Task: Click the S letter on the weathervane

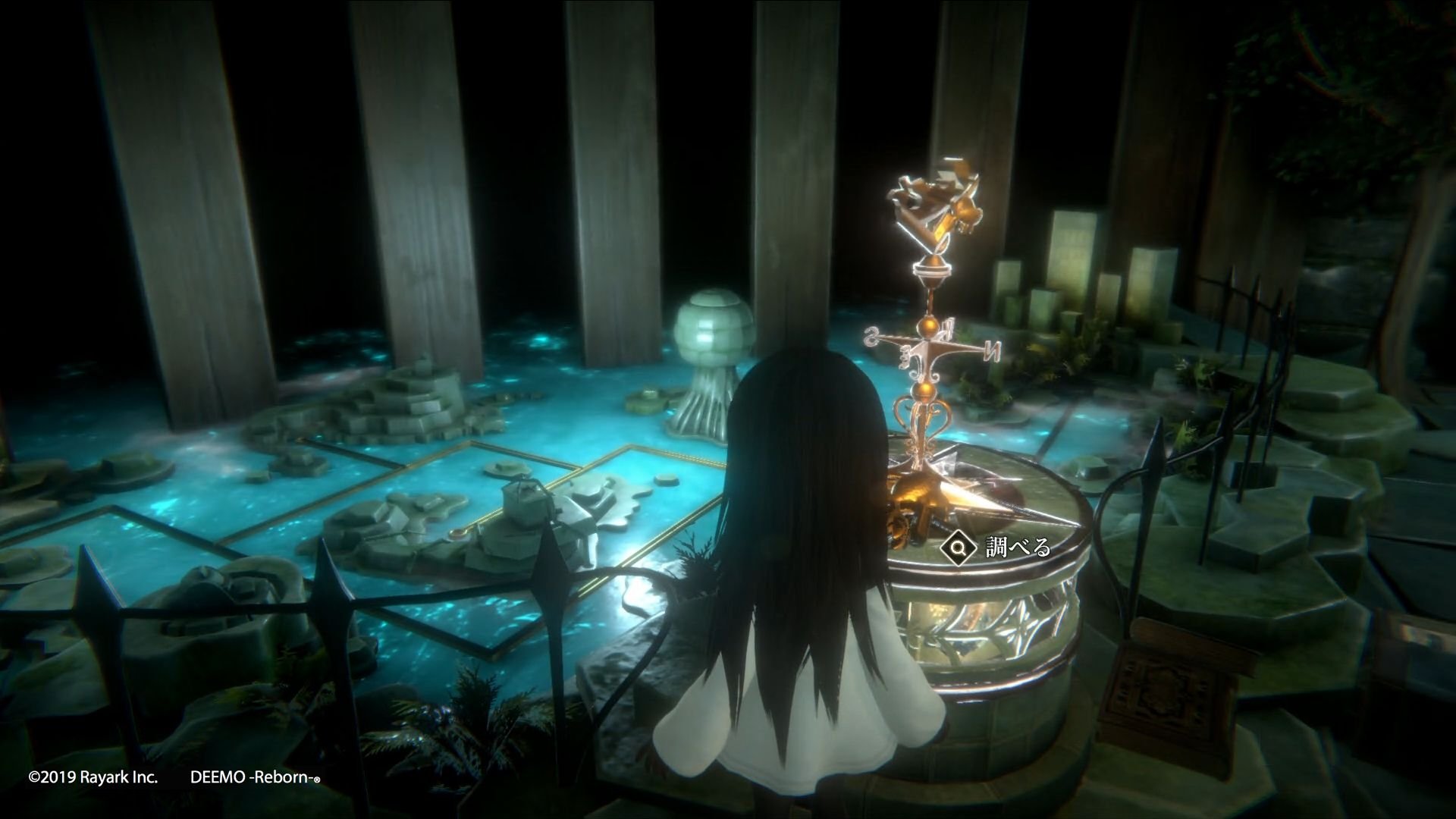Action: (871, 337)
